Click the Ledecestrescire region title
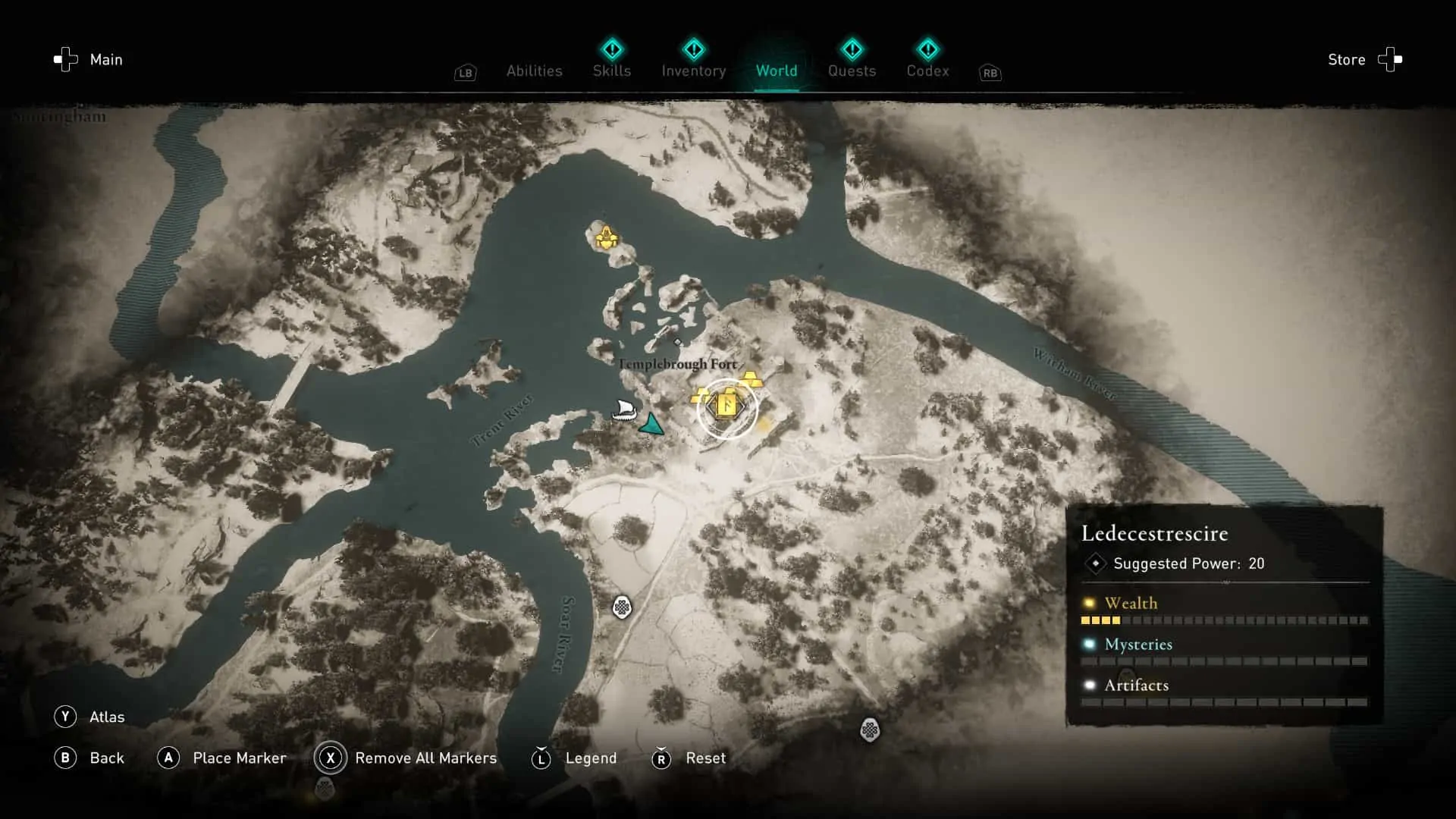The height and width of the screenshot is (819, 1456). tap(1153, 533)
